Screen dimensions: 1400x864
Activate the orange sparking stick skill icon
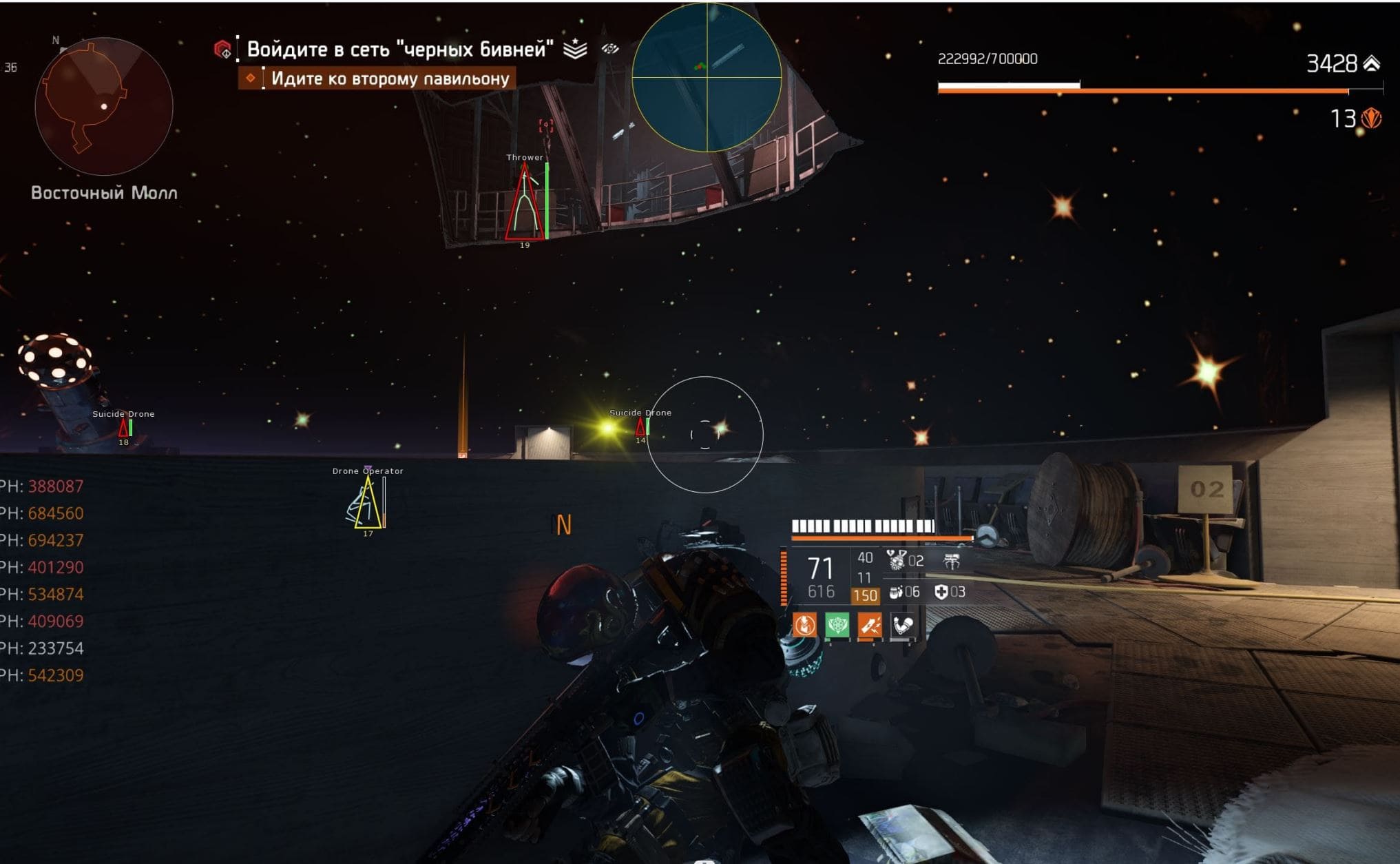tap(870, 625)
